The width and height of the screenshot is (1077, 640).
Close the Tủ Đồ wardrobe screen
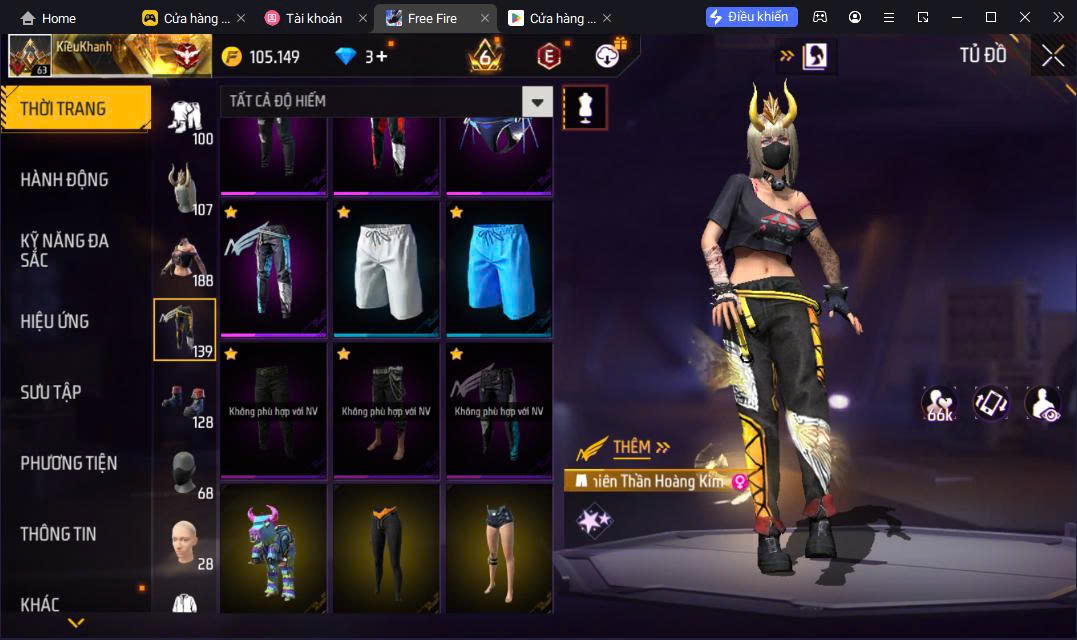1052,56
